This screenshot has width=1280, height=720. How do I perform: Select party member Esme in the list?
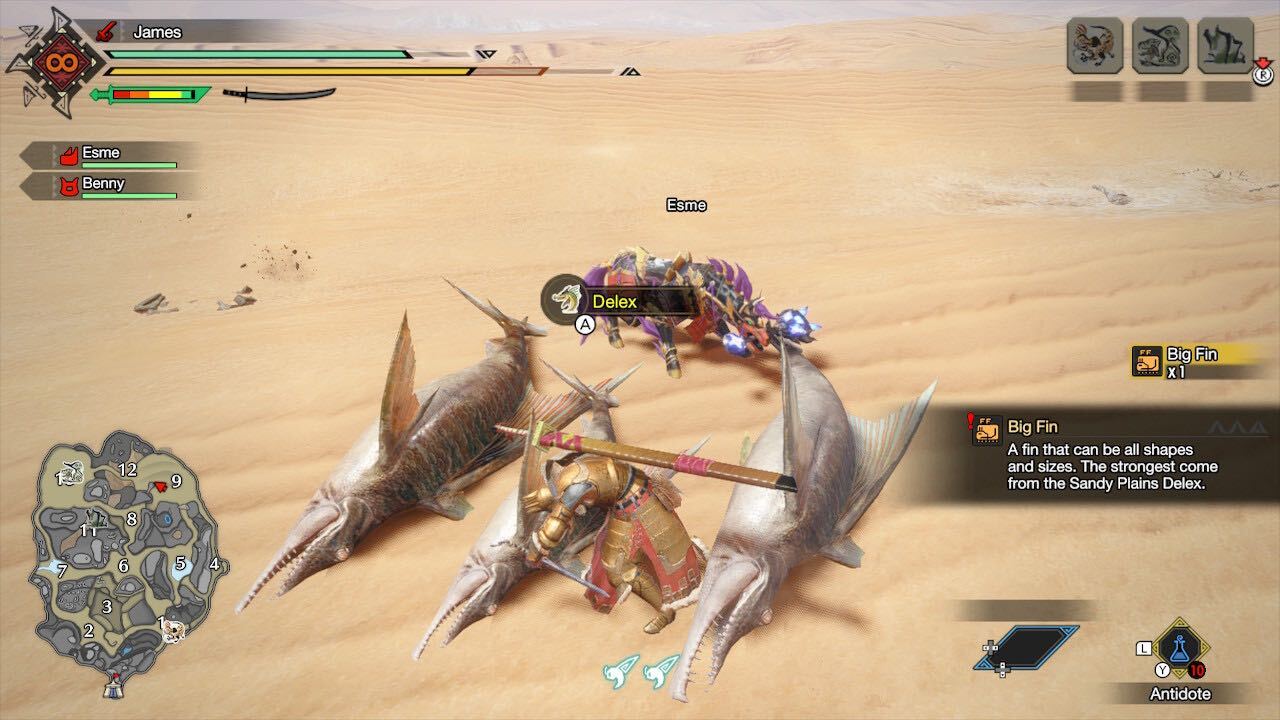click(x=101, y=154)
